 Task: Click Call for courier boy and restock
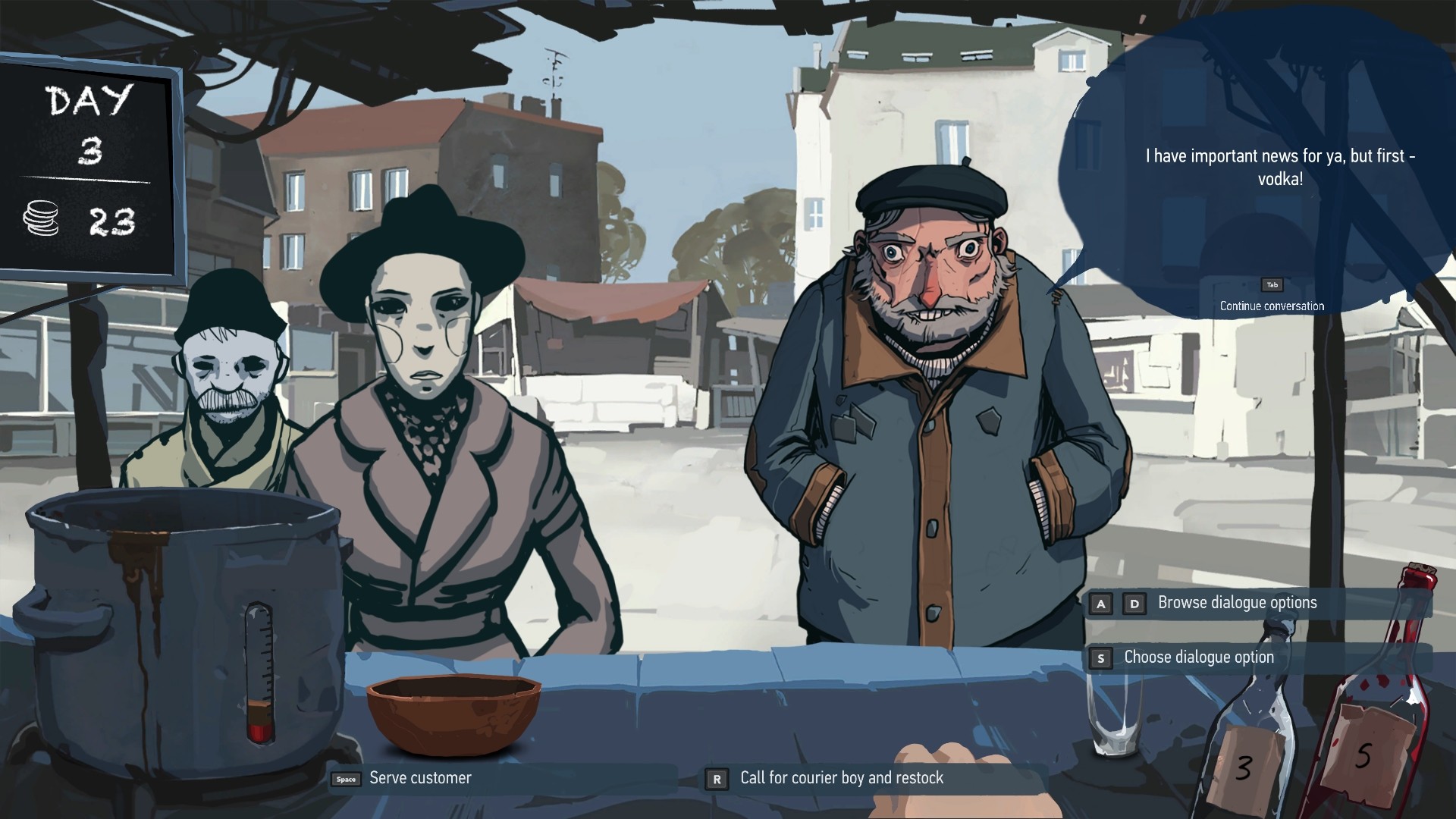pos(841,777)
